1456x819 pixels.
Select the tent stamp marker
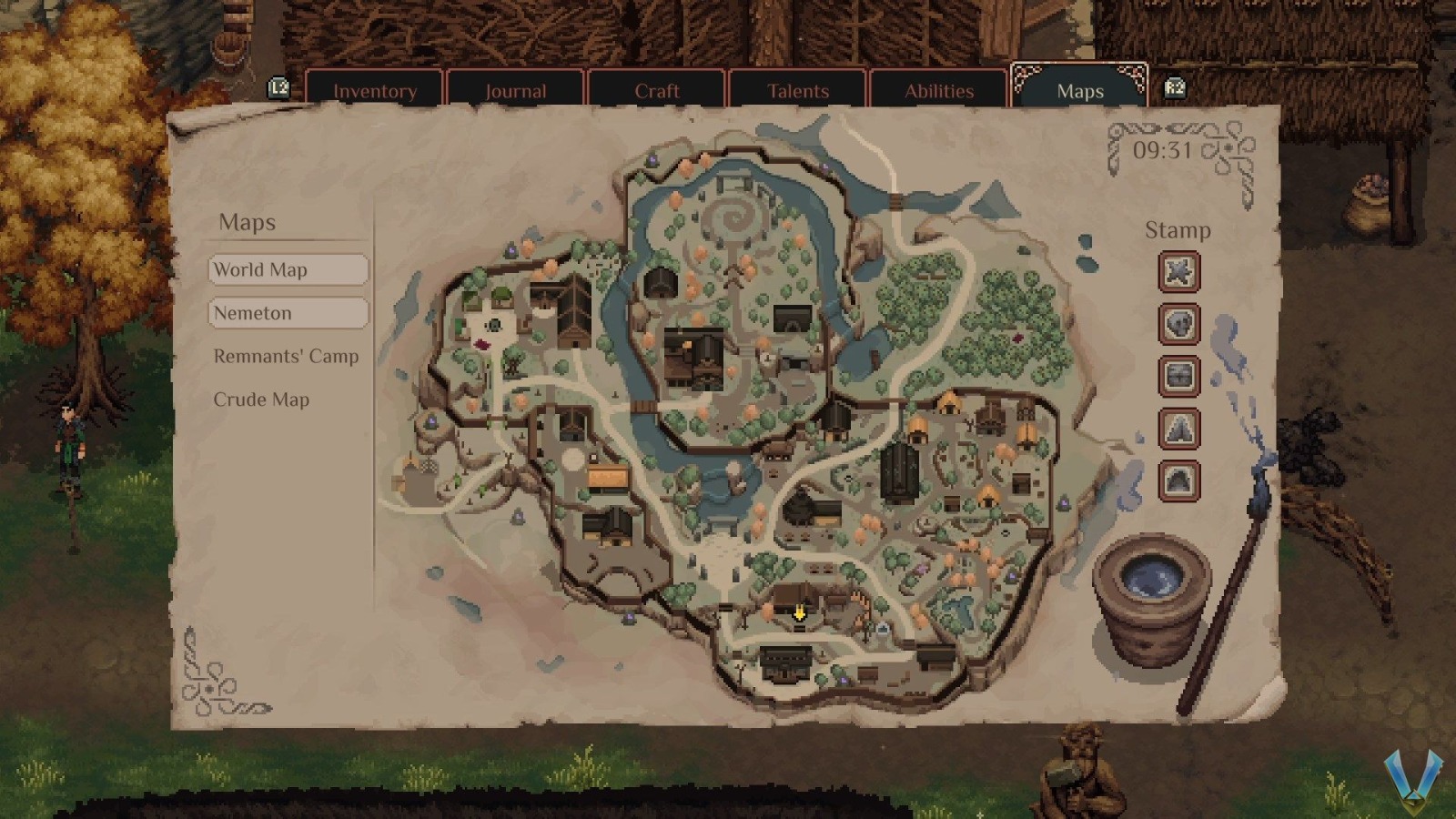click(1178, 429)
